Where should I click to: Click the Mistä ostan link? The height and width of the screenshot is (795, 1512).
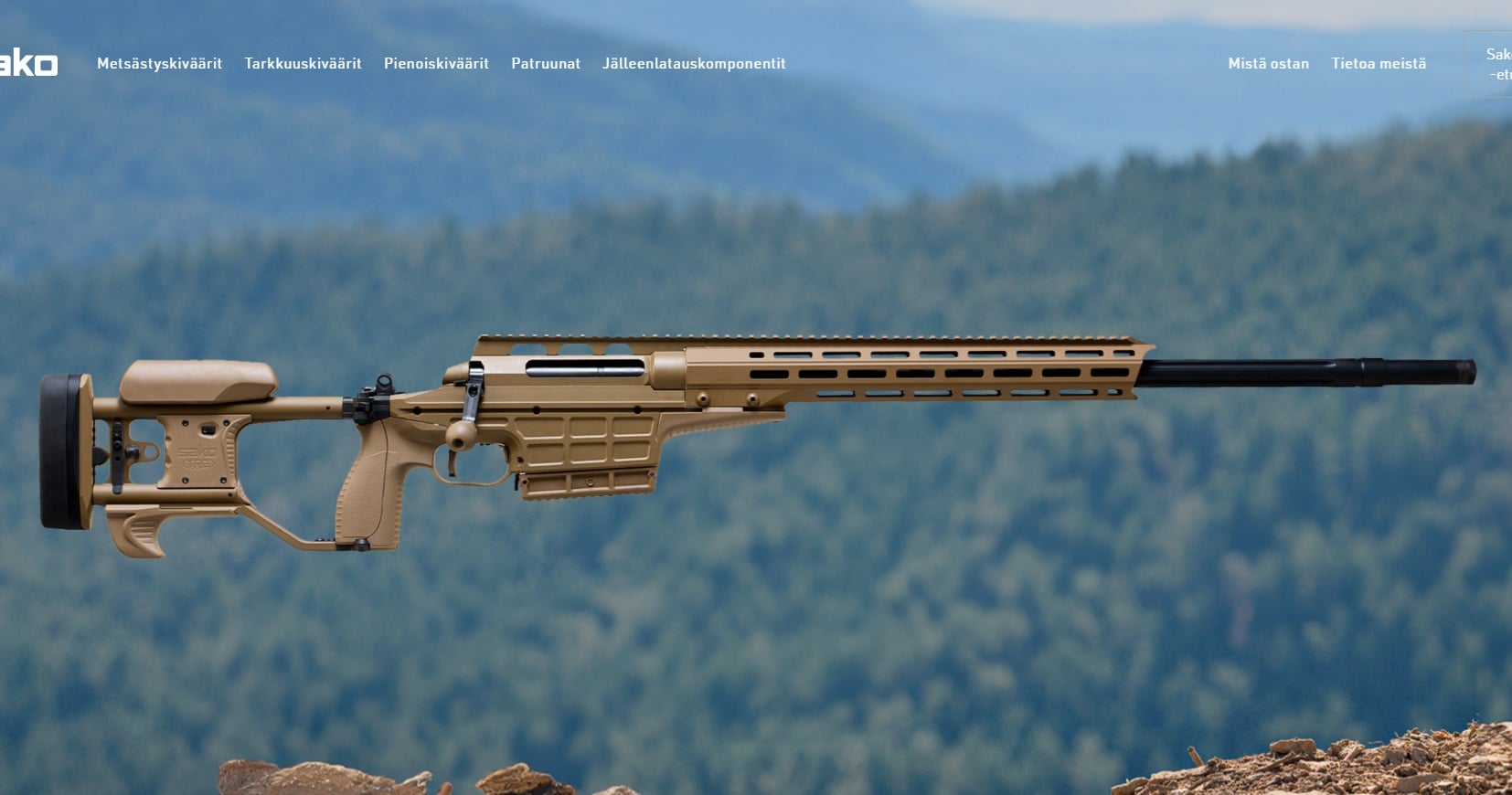(1268, 63)
